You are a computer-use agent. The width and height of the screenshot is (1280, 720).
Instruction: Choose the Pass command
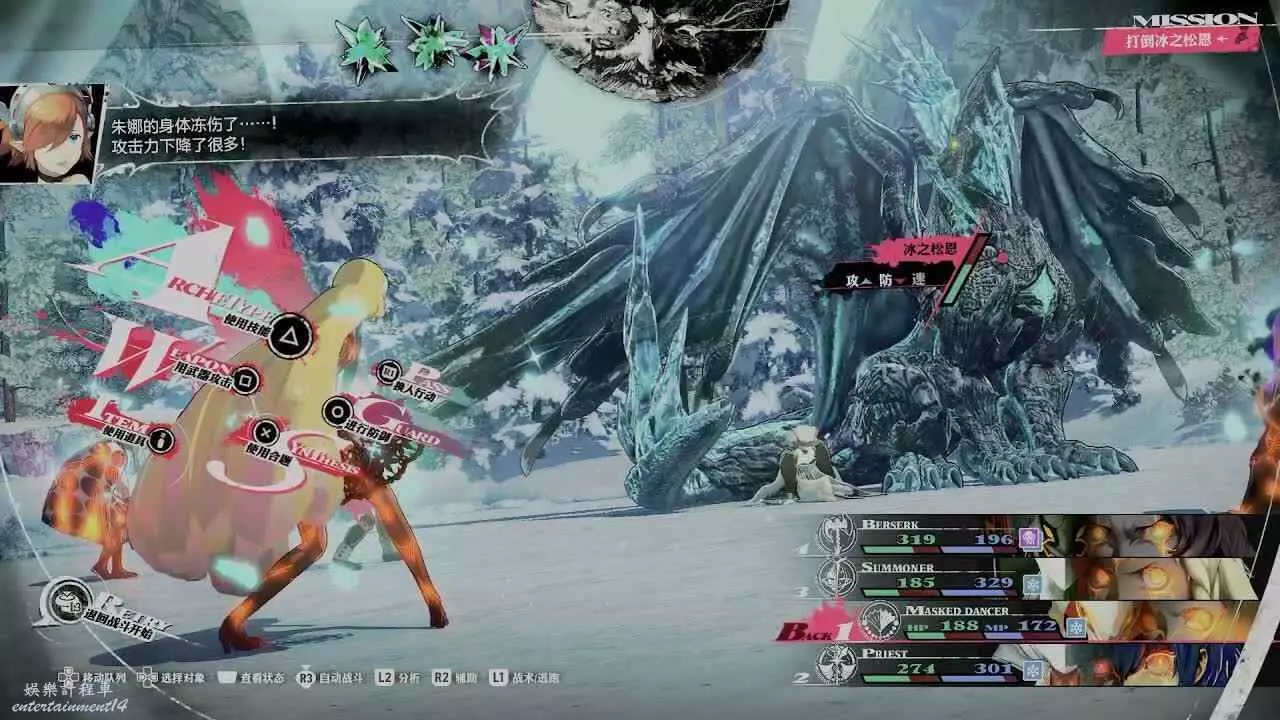pos(389,374)
